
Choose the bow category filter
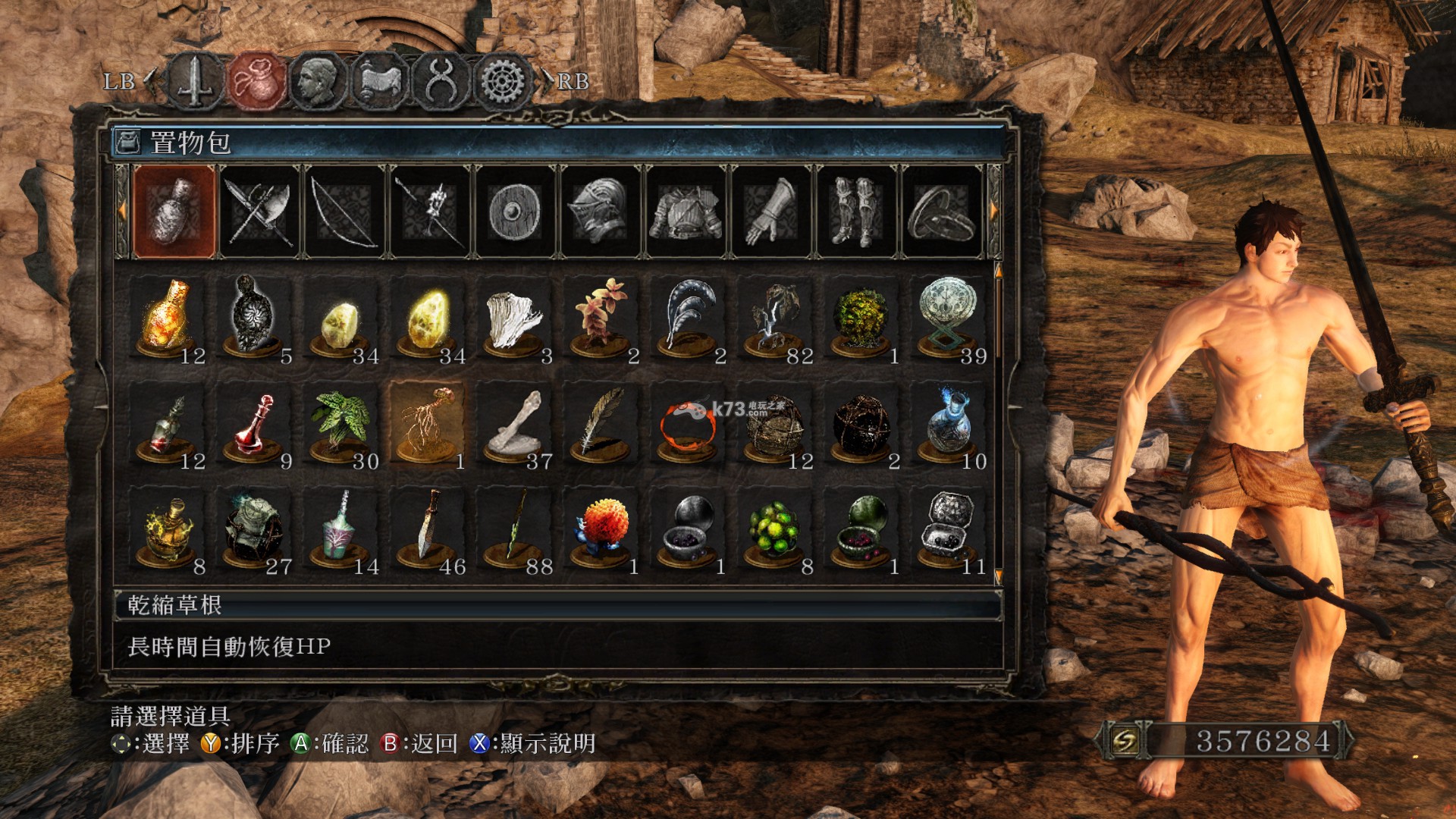click(x=346, y=212)
